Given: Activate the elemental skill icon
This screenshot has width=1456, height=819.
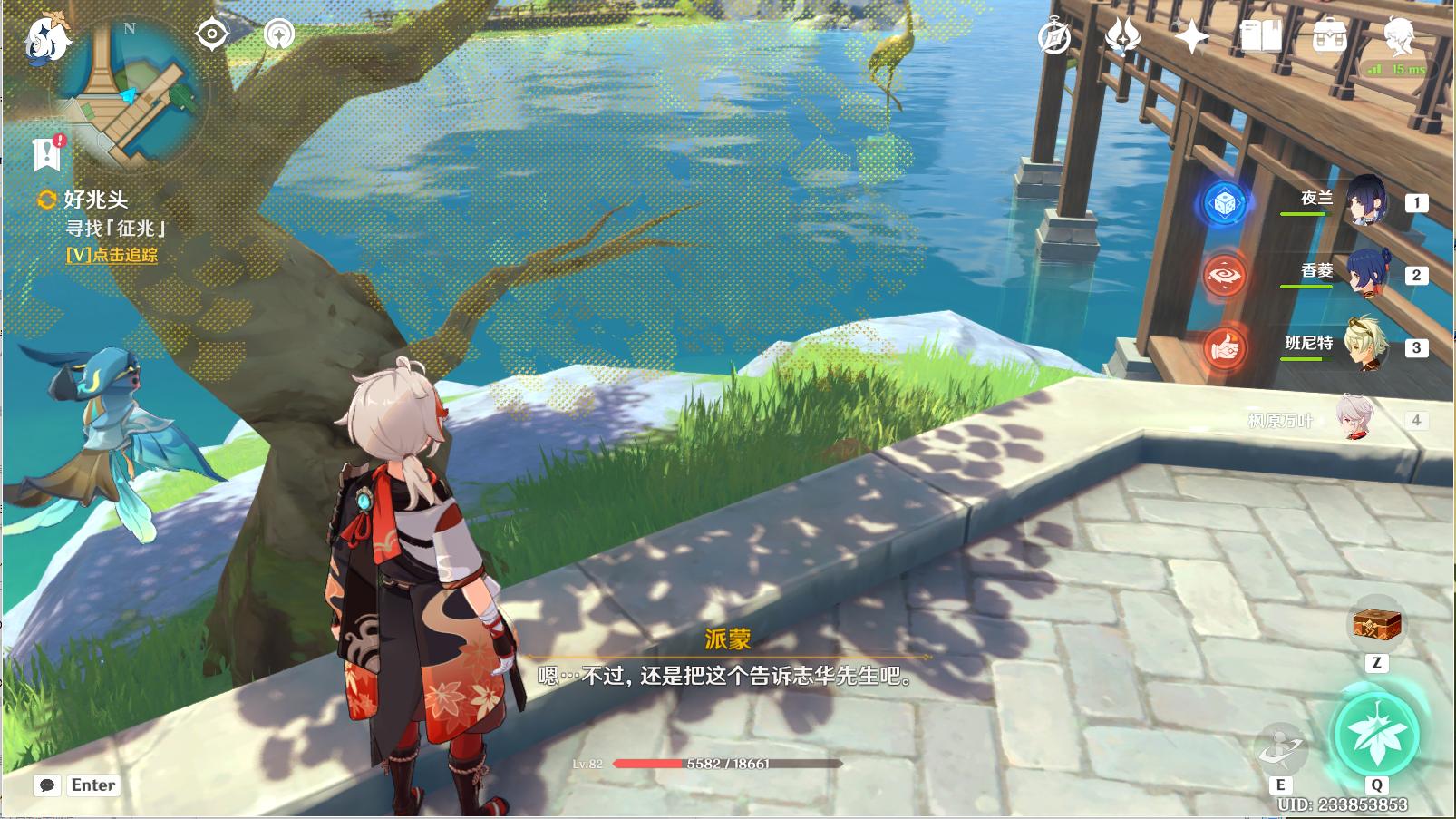Looking at the screenshot, I should pos(1280,747).
